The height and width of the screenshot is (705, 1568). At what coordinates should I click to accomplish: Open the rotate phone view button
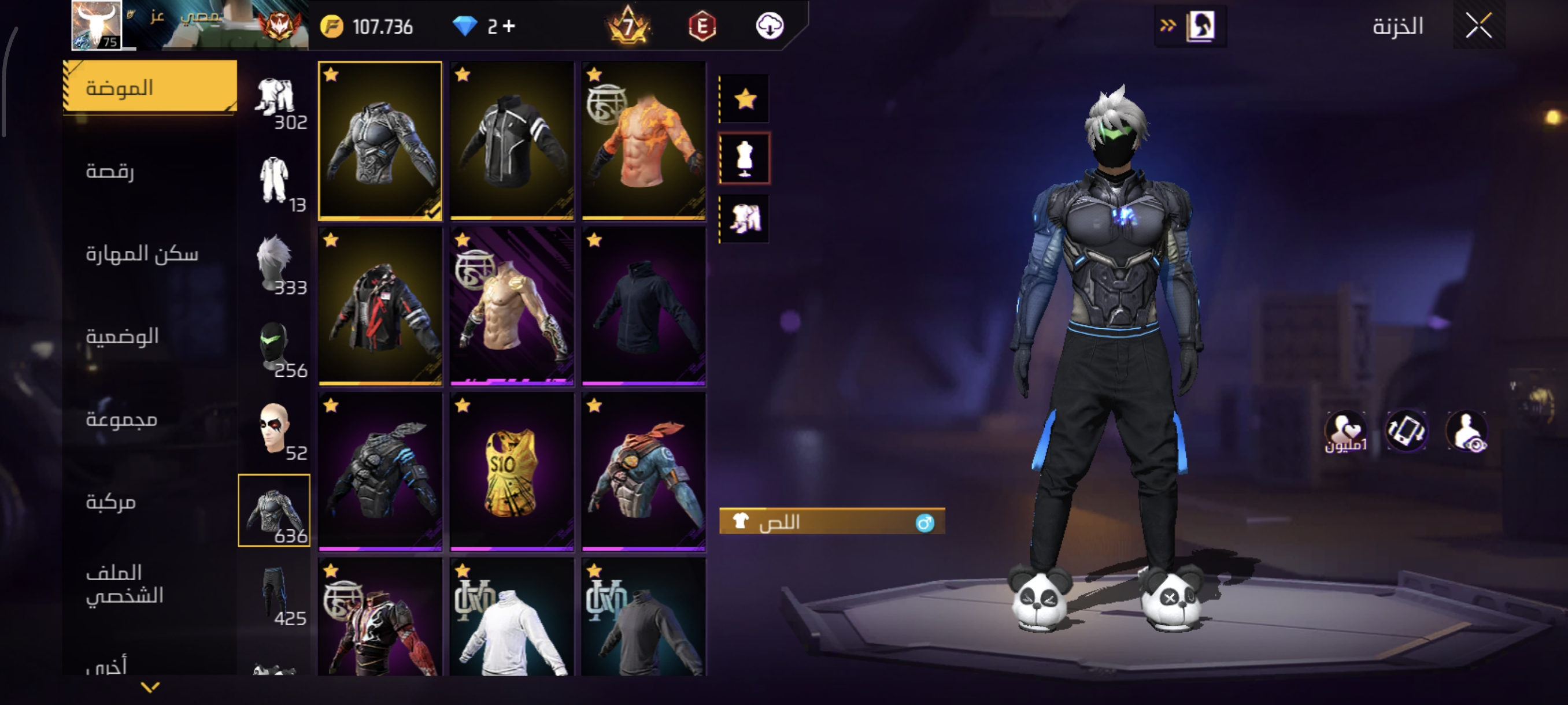pos(1406,431)
